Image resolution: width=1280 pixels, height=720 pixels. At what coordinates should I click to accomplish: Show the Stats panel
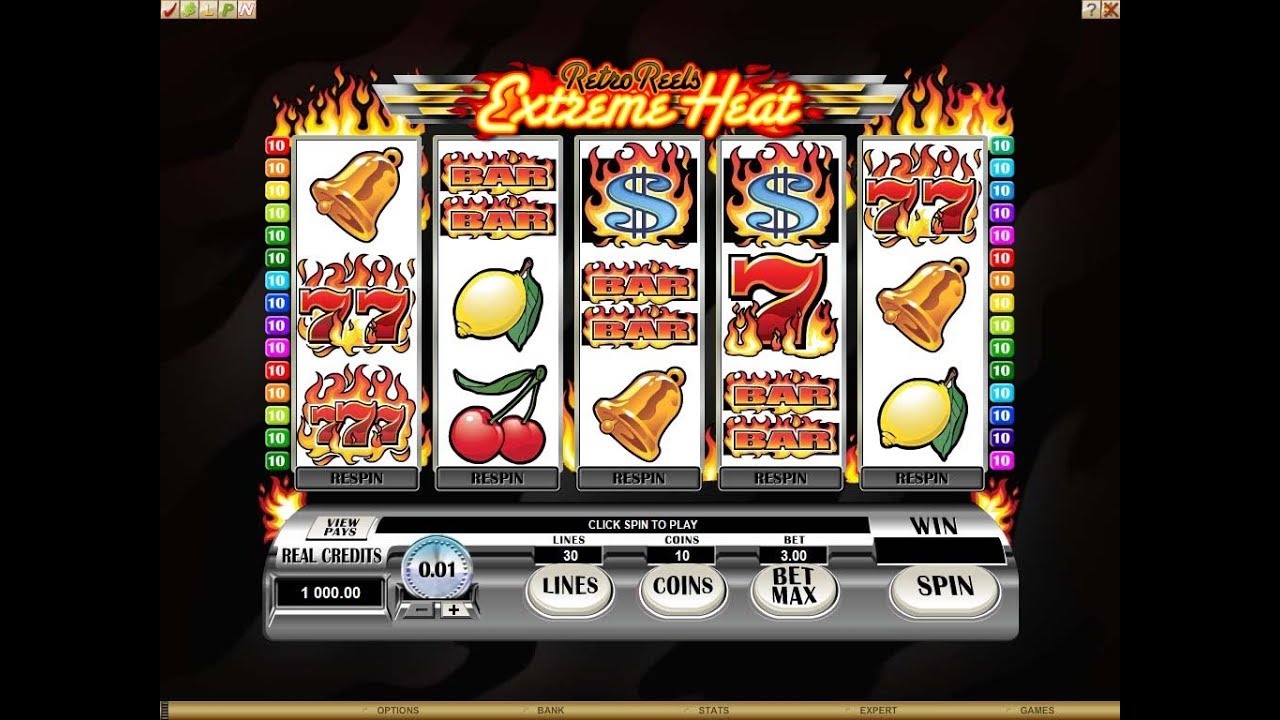tap(713, 711)
